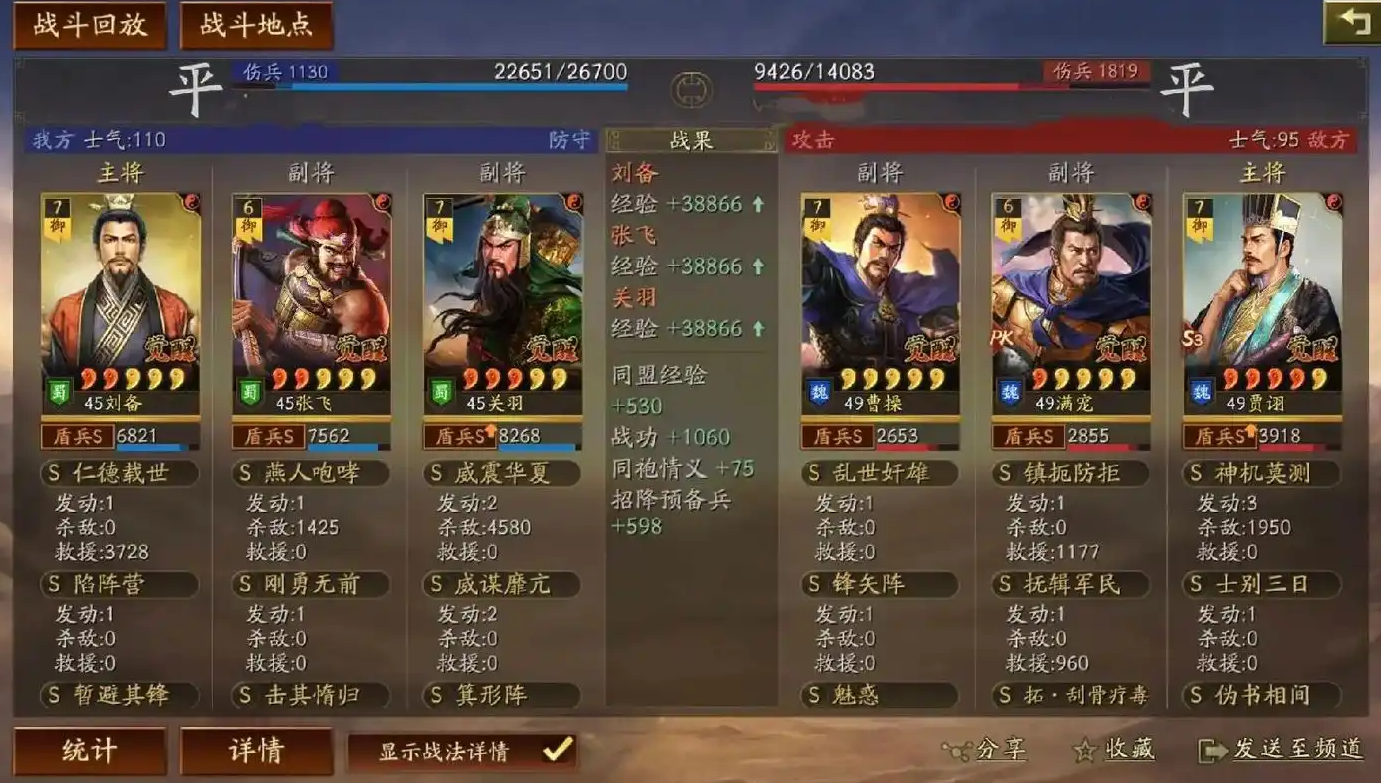Switch to the 统计 tab
This screenshot has height=783, width=1381.
[89, 750]
